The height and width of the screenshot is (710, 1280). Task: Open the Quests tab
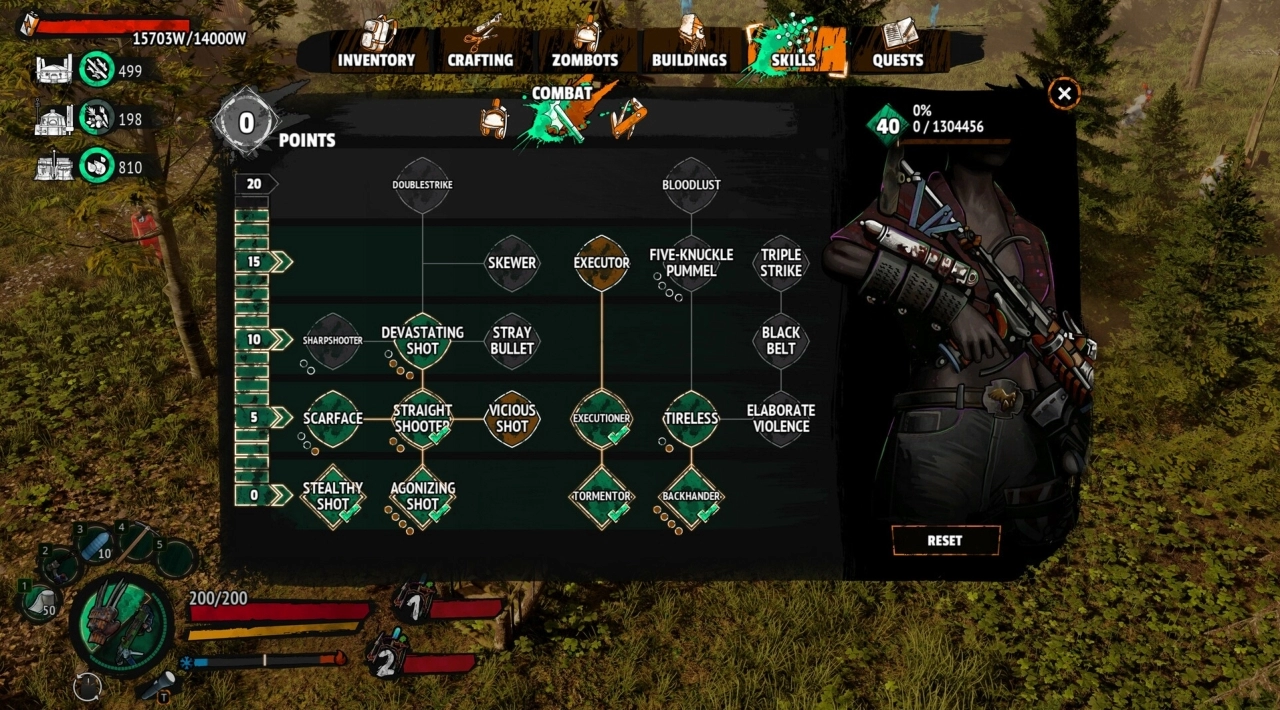click(x=898, y=59)
